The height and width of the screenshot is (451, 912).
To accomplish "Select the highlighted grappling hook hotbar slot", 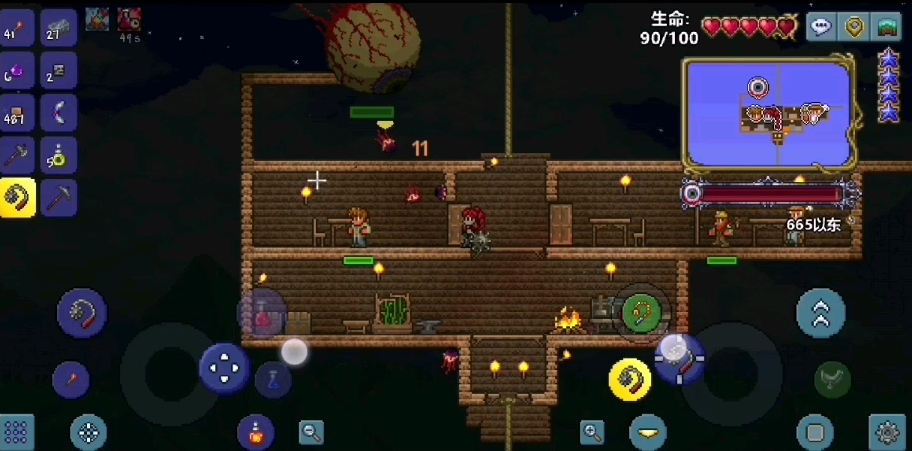I will coord(17,197).
